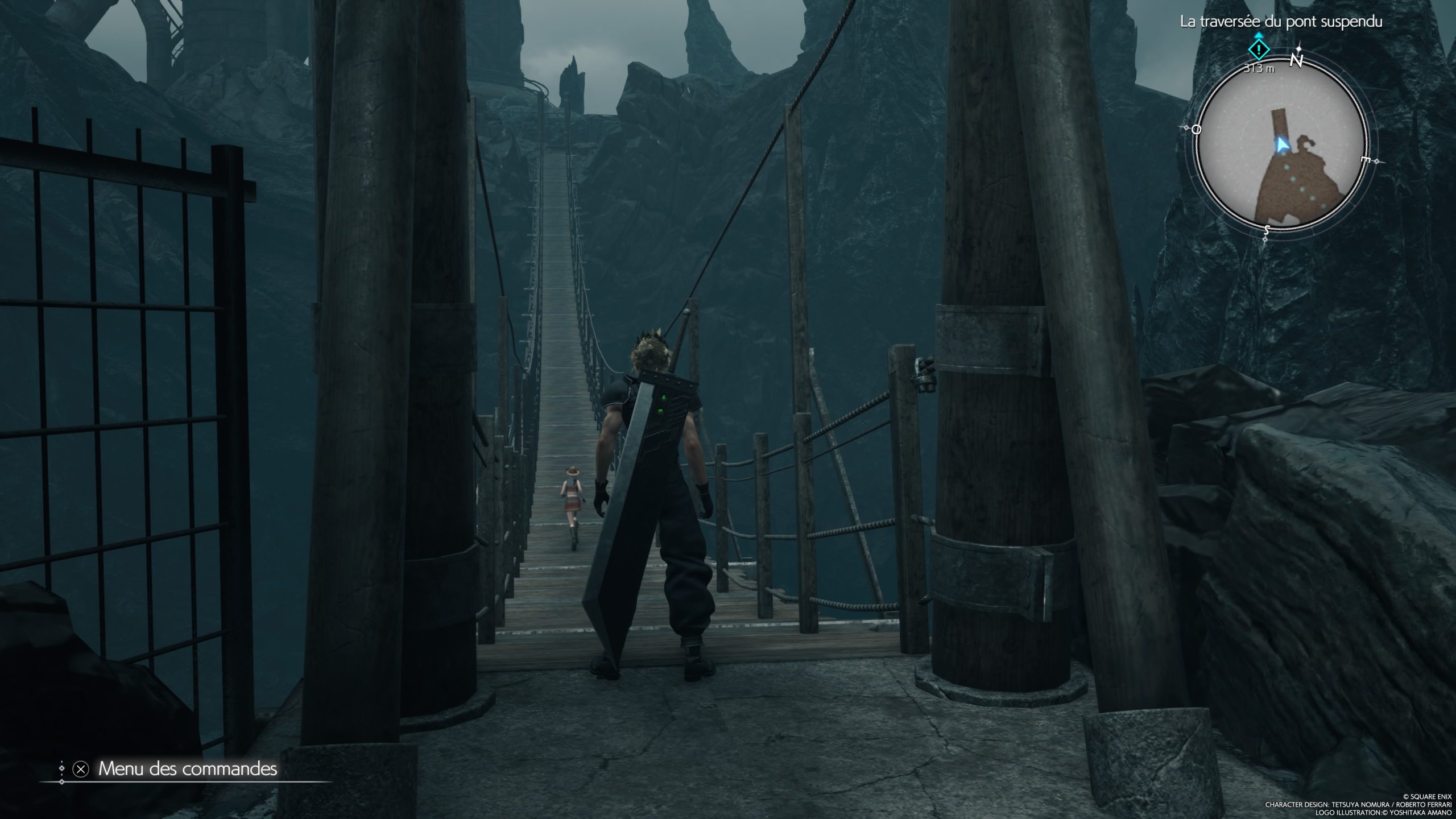Select the quest objective marker above the compass
The width and height of the screenshot is (1456, 819).
click(x=1259, y=50)
